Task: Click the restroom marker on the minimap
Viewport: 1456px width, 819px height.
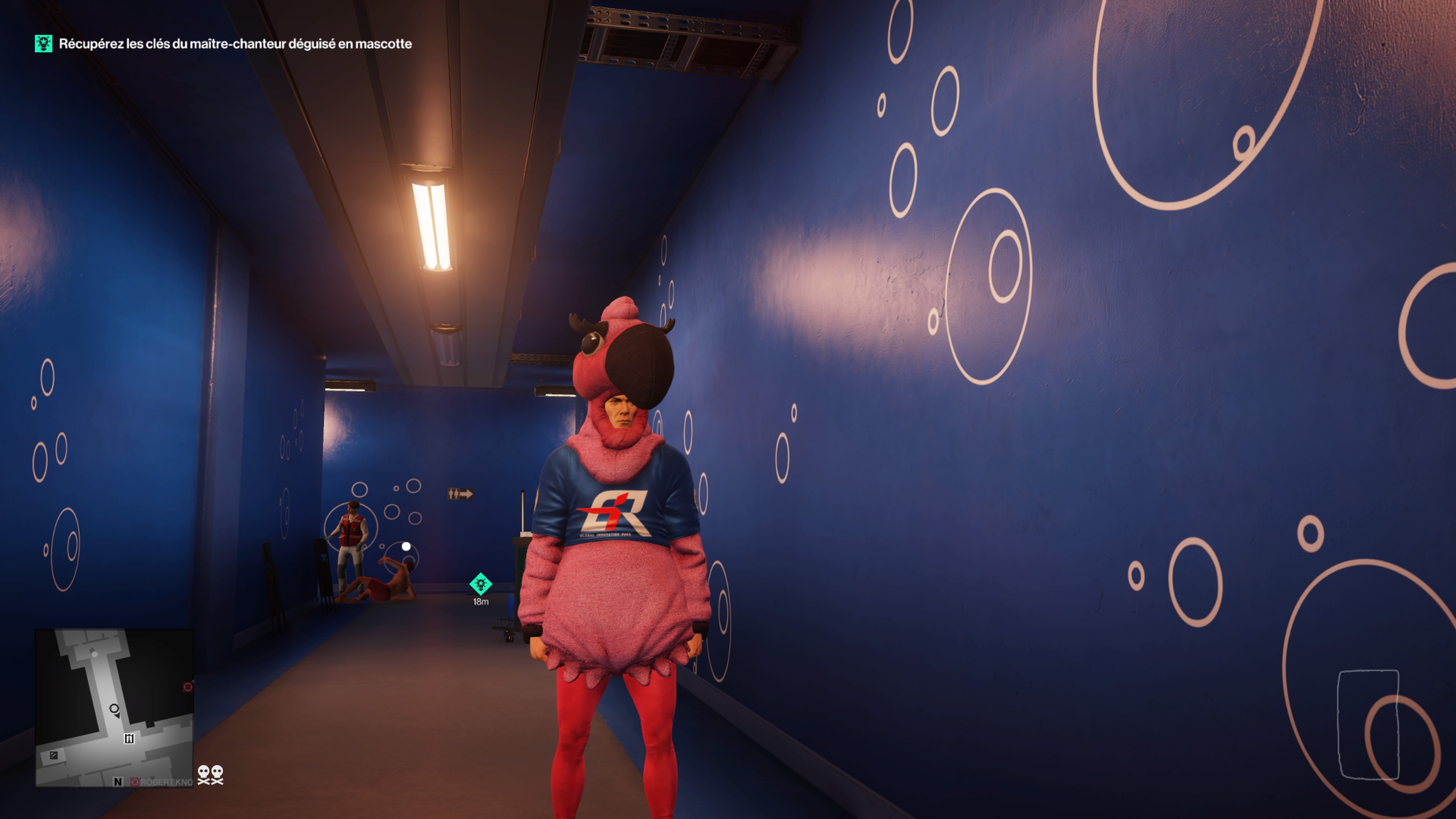Action: point(129,738)
